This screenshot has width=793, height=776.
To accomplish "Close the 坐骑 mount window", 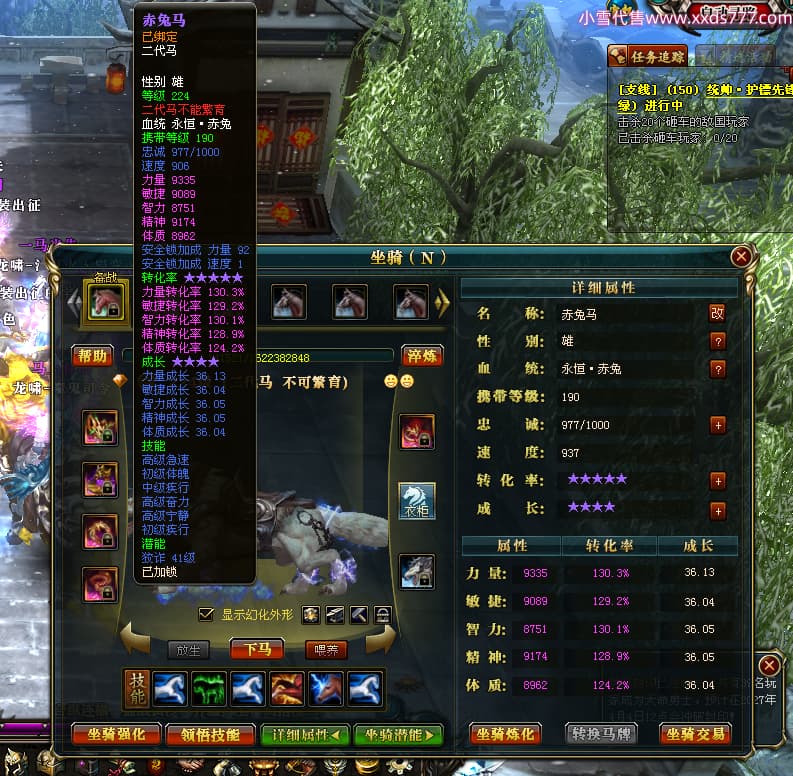I will [x=741, y=257].
